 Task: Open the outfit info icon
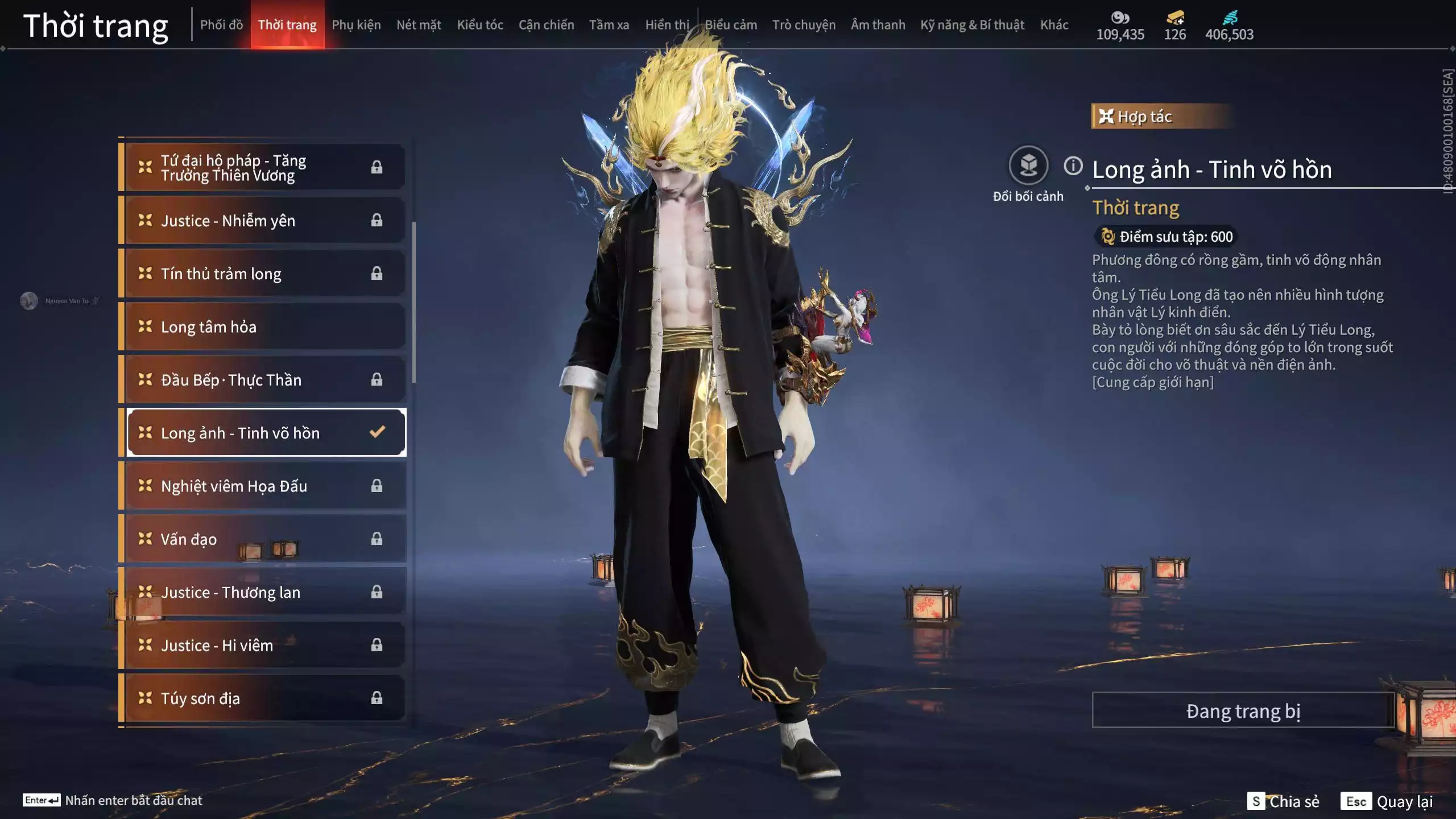[x=1073, y=166]
